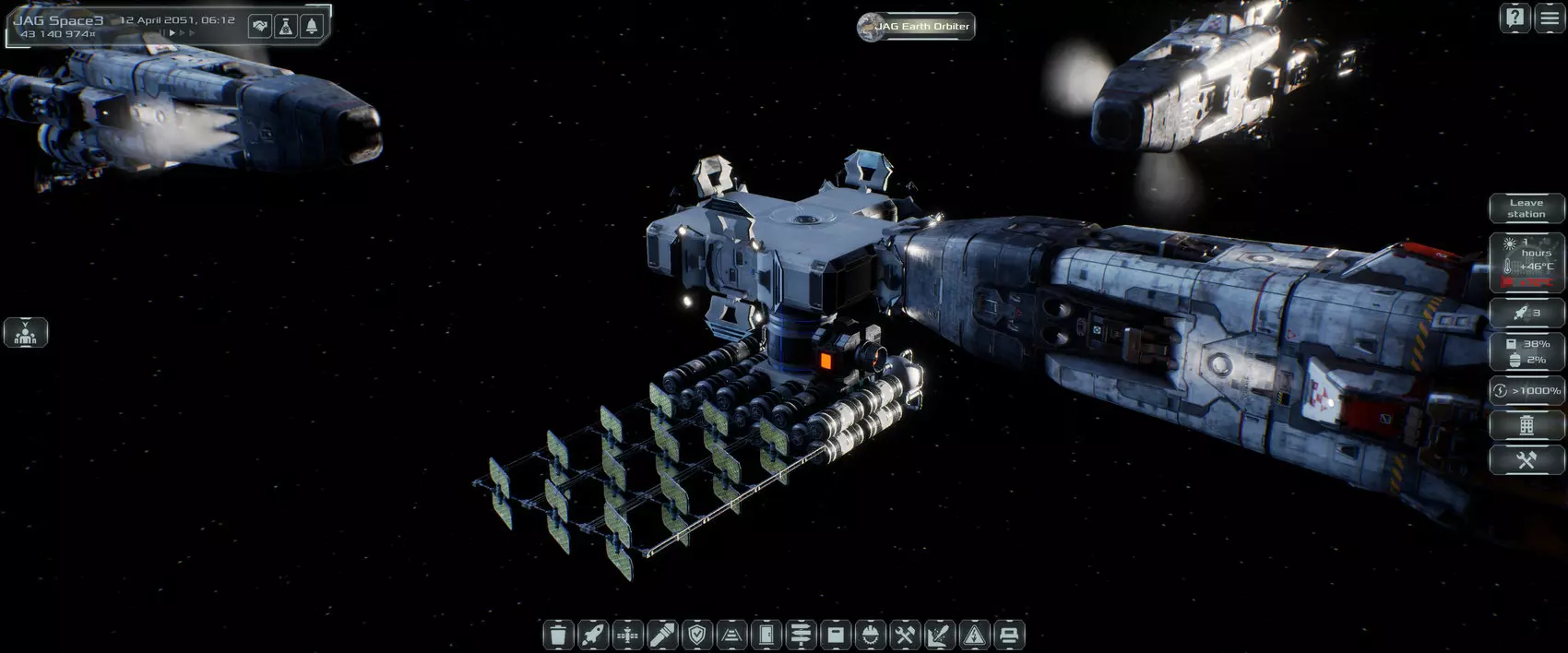Choose the bed build category

click(1009, 635)
